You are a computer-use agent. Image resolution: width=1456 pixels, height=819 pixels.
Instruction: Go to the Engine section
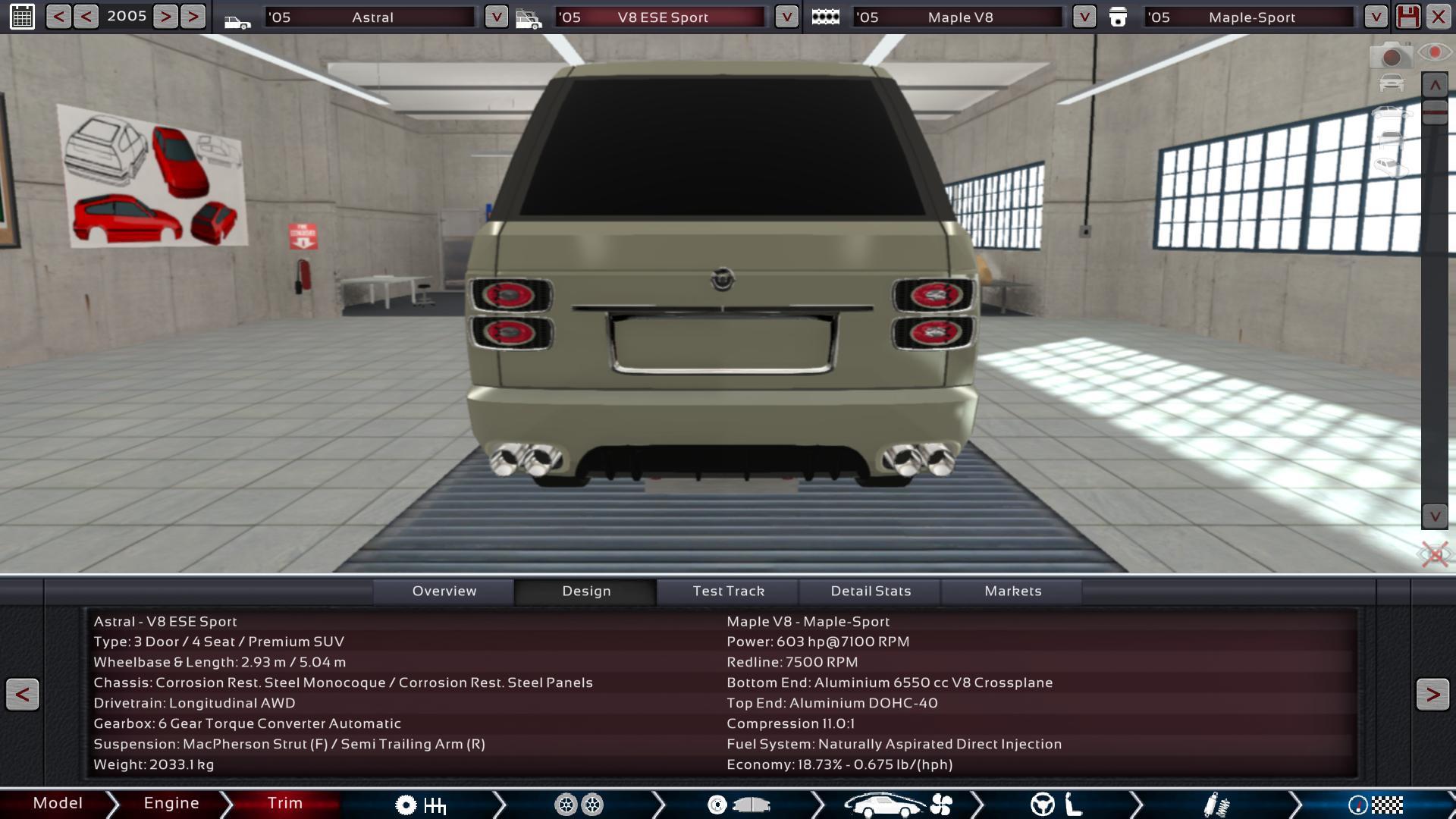click(x=171, y=803)
